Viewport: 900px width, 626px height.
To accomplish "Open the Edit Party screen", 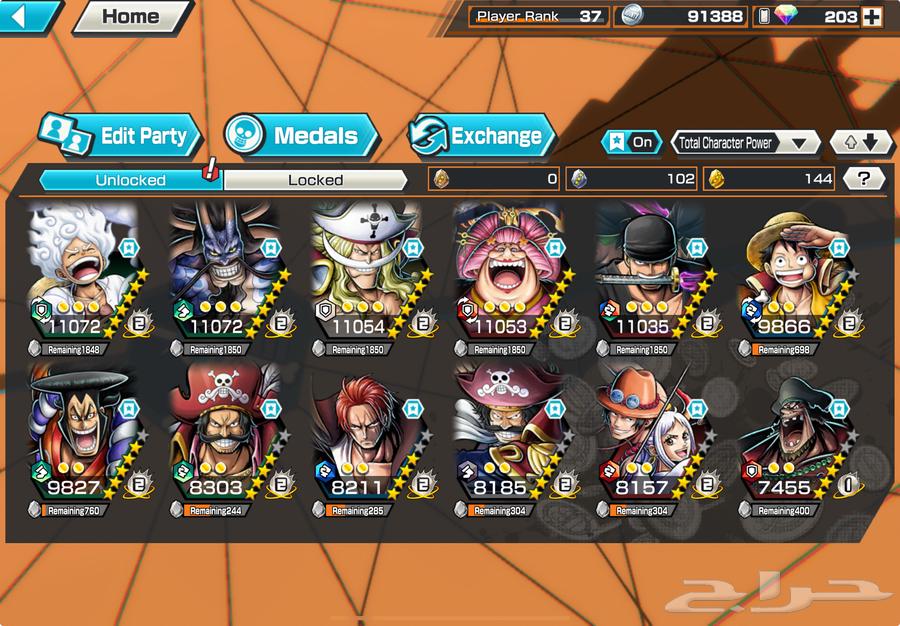I will click(x=121, y=136).
